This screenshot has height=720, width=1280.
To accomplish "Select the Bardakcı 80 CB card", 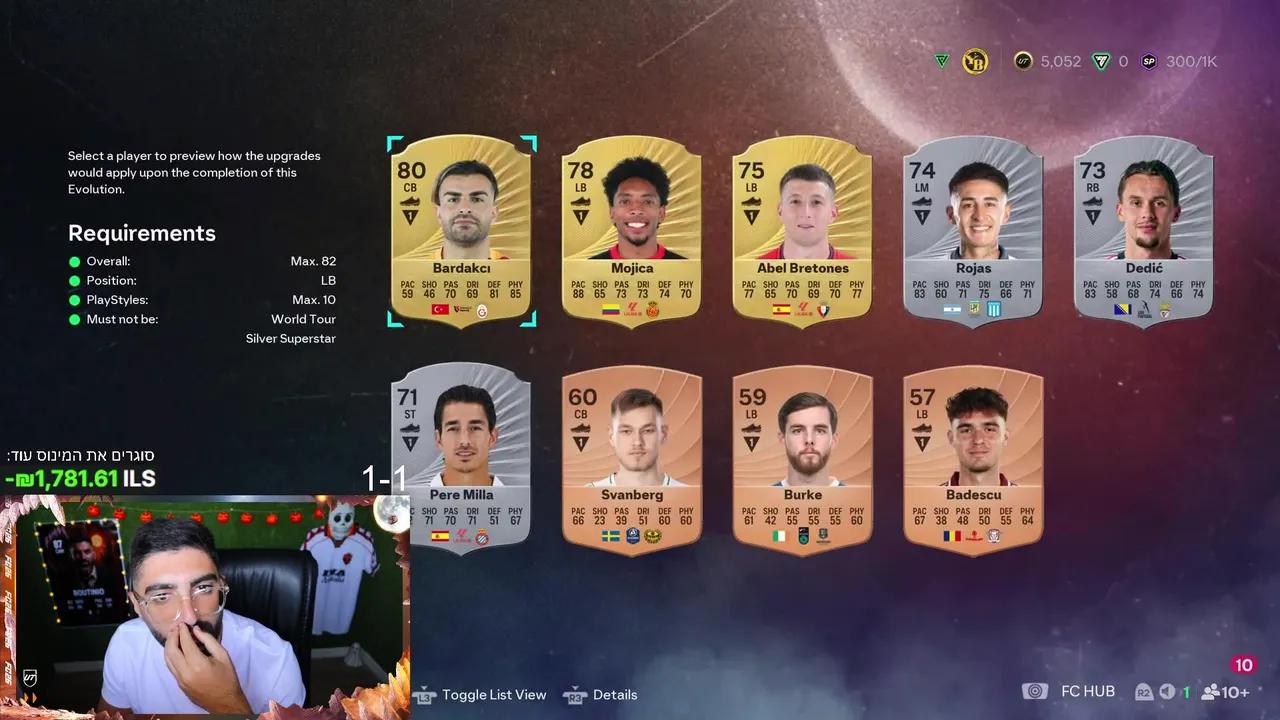I will click(x=461, y=230).
